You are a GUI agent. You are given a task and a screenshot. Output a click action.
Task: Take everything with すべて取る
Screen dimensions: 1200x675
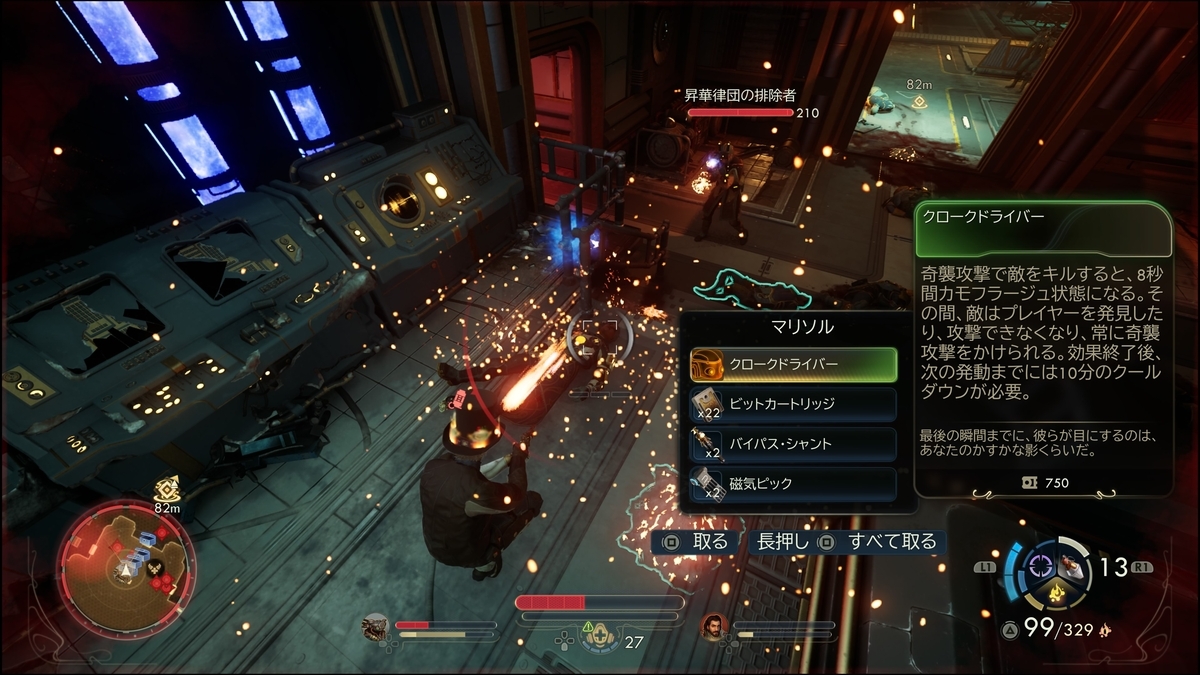click(879, 542)
